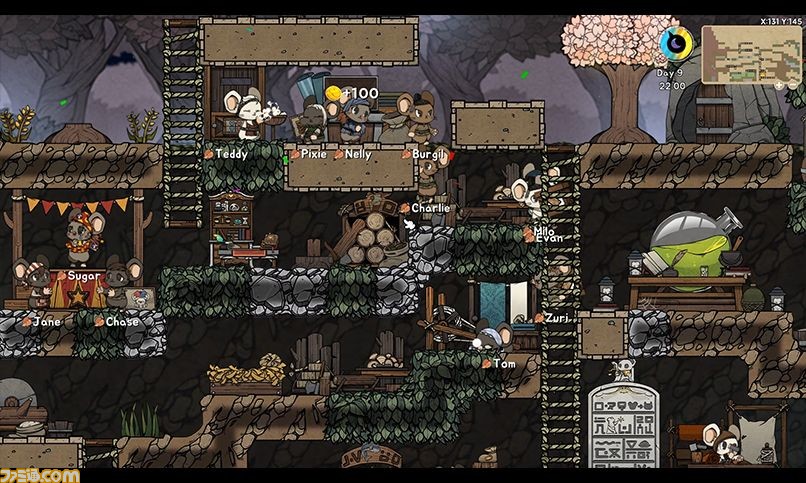The height and width of the screenshot is (483, 806).
Task: Click the day-night moon clock dial
Action: [676, 43]
